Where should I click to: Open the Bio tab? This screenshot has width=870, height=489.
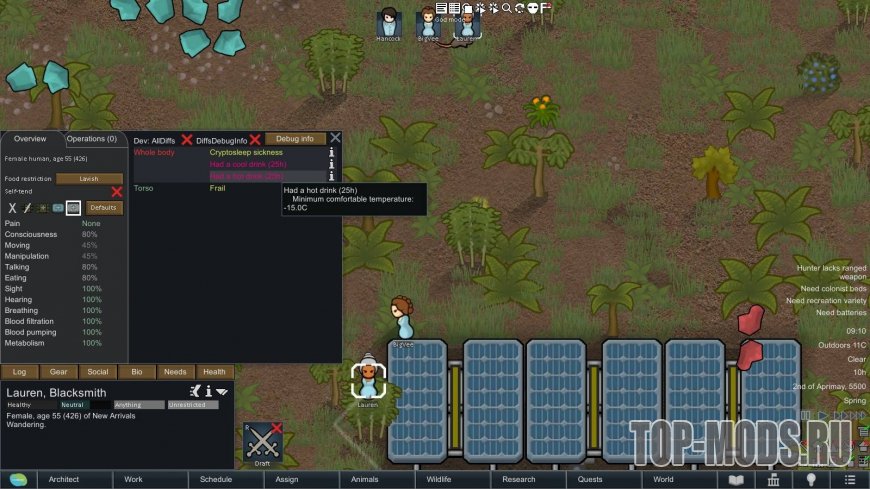coord(136,372)
